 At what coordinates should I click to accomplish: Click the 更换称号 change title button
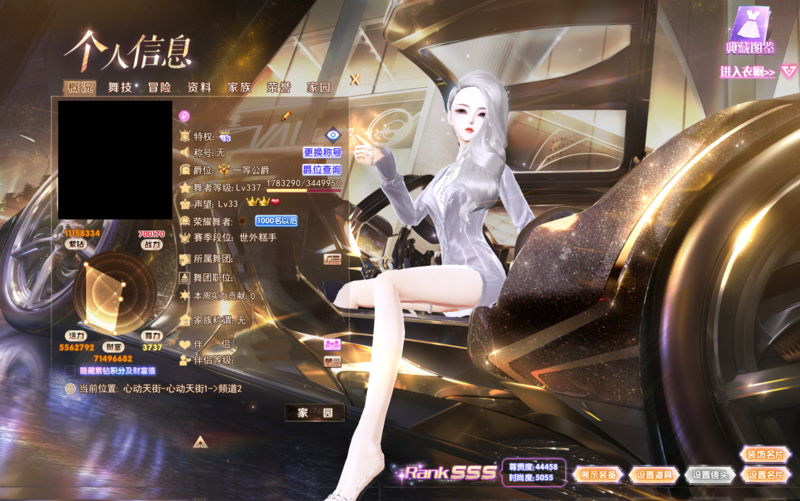tap(322, 152)
